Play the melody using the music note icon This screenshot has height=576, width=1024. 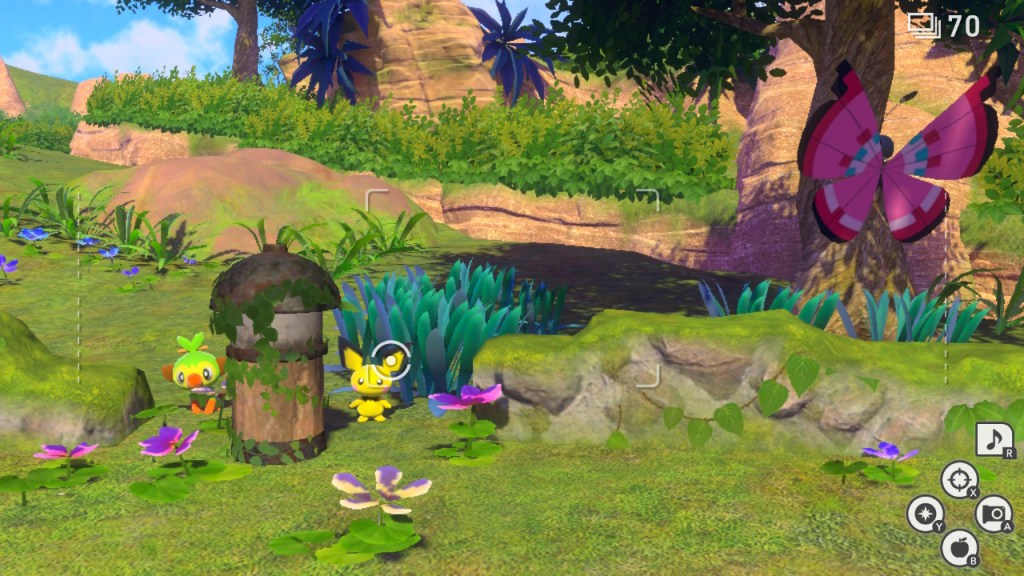coord(994,440)
